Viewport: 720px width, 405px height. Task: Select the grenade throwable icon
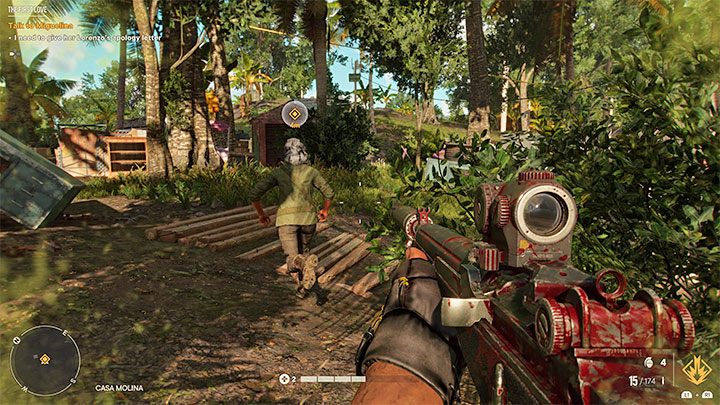point(650,362)
